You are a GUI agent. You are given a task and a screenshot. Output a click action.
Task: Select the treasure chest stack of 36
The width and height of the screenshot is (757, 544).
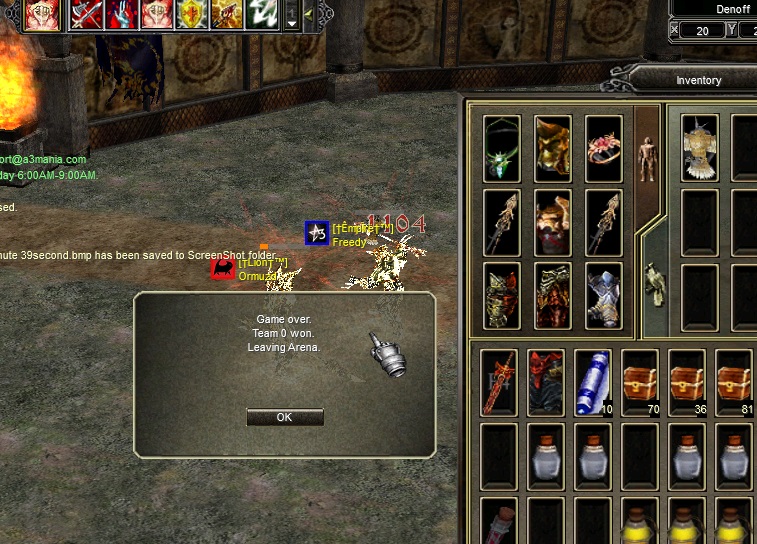coord(687,382)
